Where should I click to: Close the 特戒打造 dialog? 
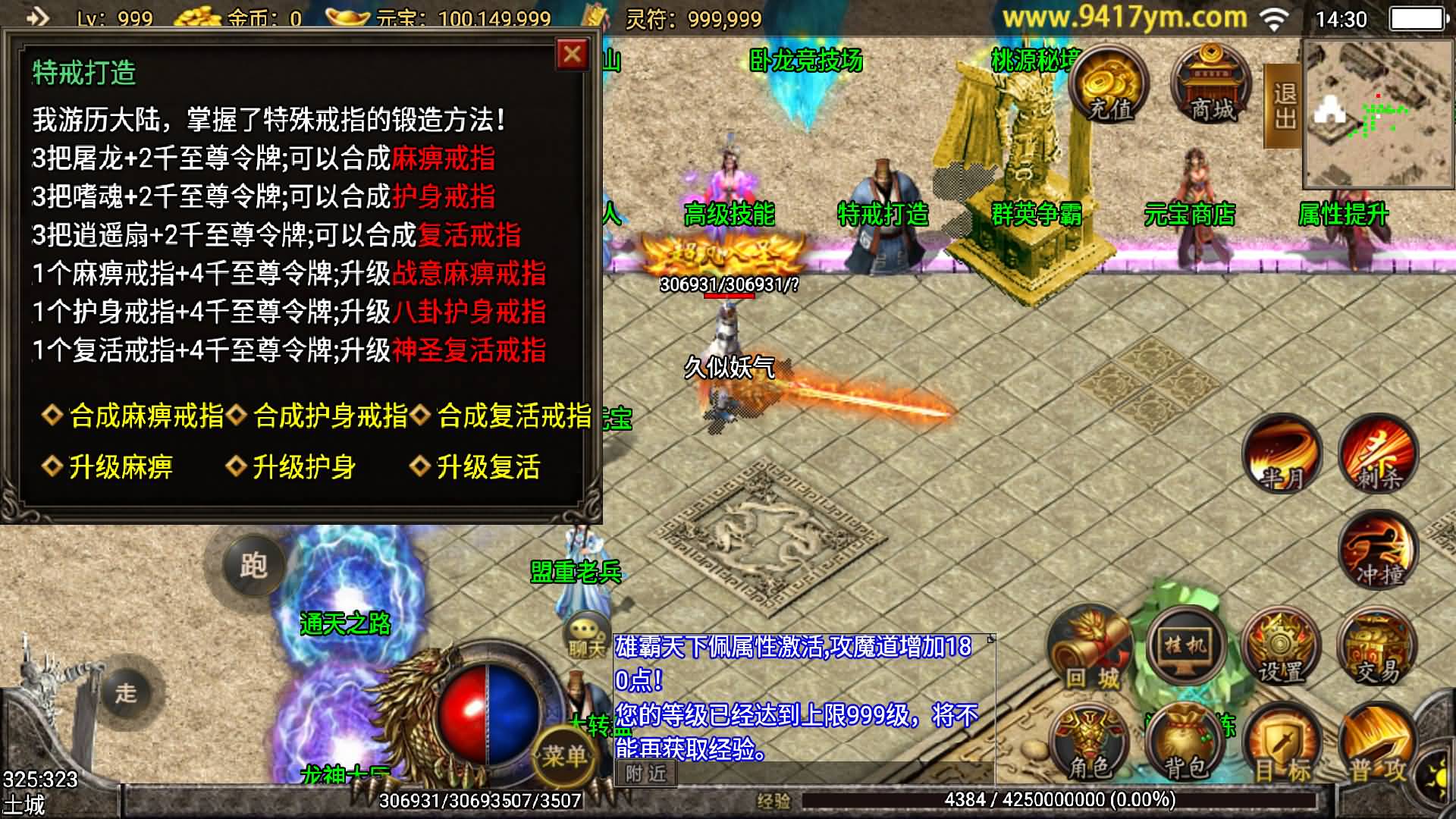573,55
